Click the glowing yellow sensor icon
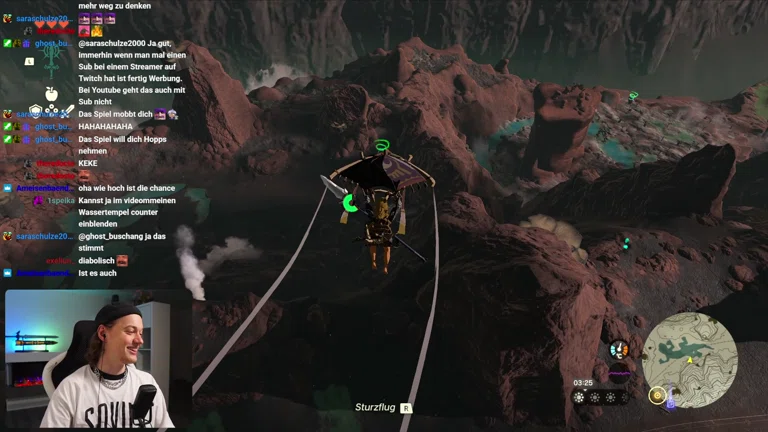Viewport: 768px width, 432px height. (x=657, y=395)
